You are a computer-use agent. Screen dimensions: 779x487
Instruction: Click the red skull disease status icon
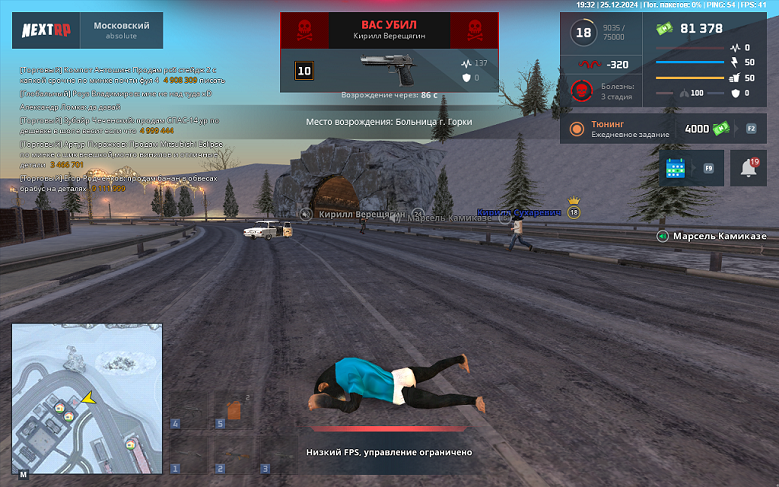[x=579, y=92]
